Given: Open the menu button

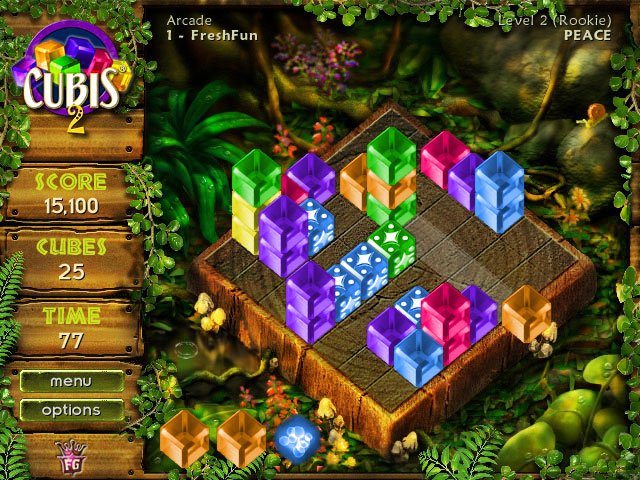Looking at the screenshot, I should pyautogui.click(x=71, y=381).
